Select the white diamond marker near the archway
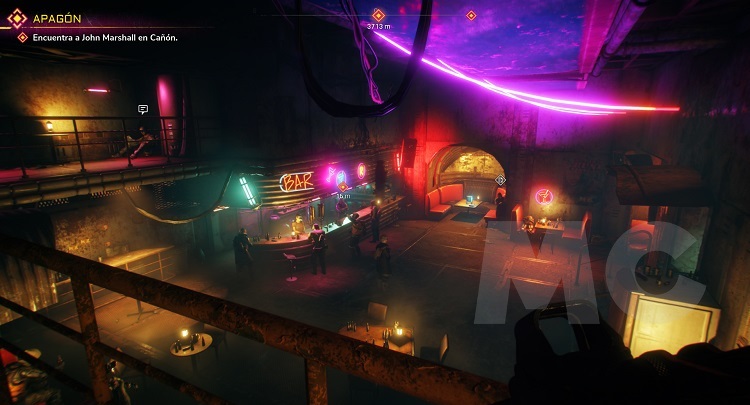 [x=500, y=180]
